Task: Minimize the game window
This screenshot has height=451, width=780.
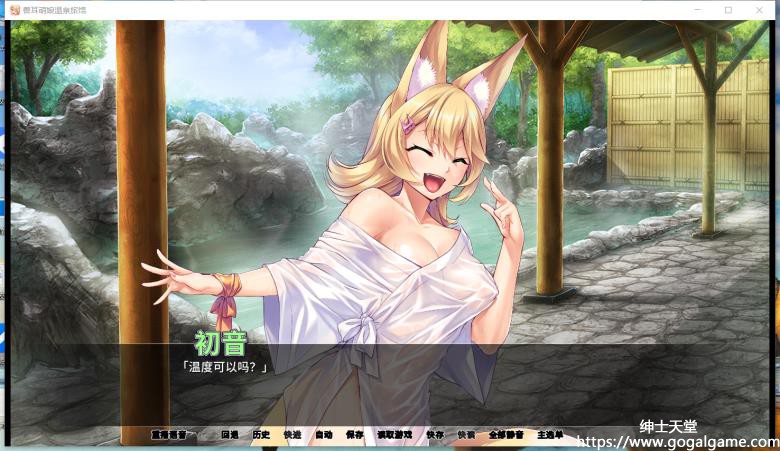Action: tap(698, 10)
